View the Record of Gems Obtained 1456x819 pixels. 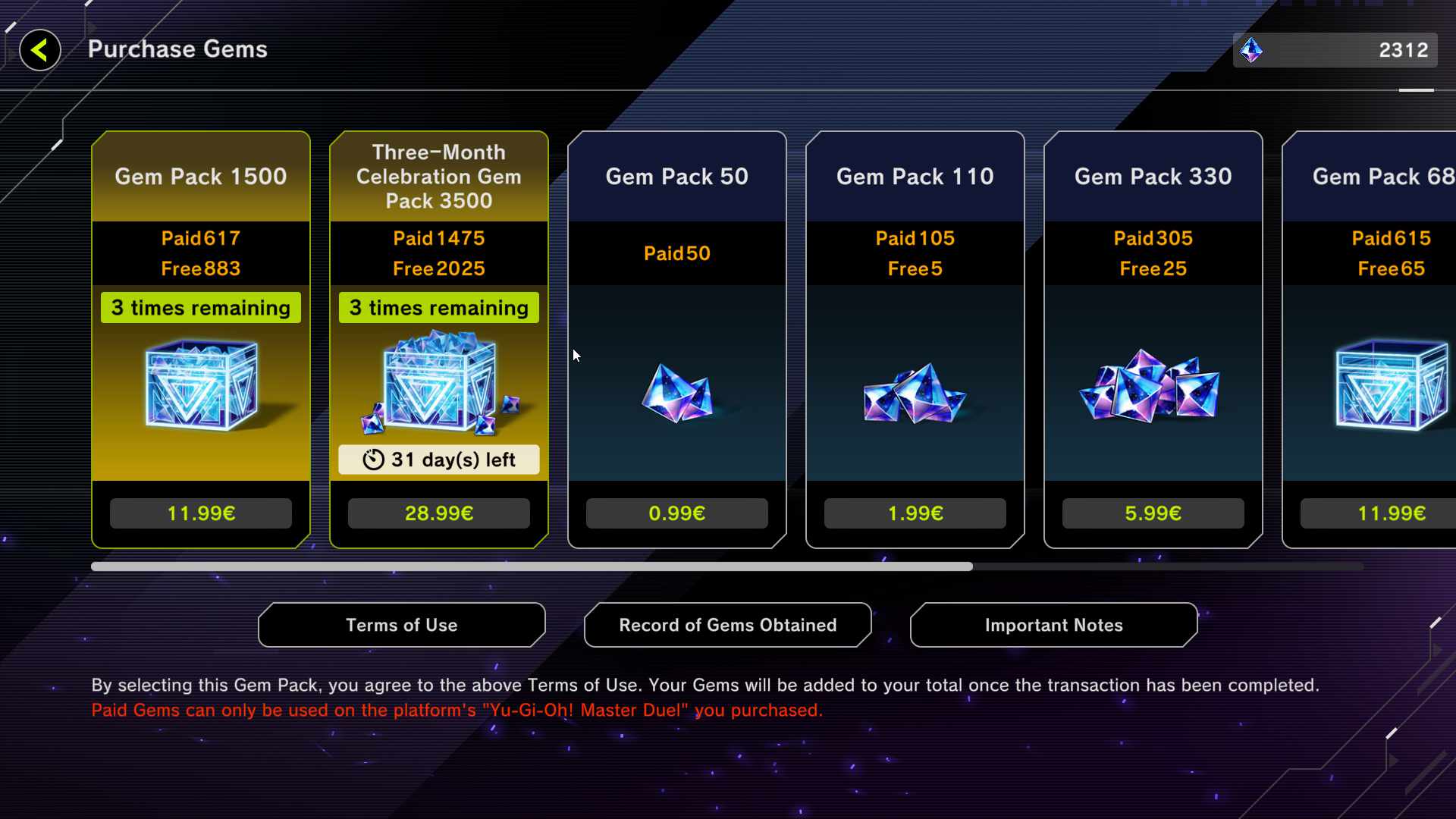click(x=727, y=625)
